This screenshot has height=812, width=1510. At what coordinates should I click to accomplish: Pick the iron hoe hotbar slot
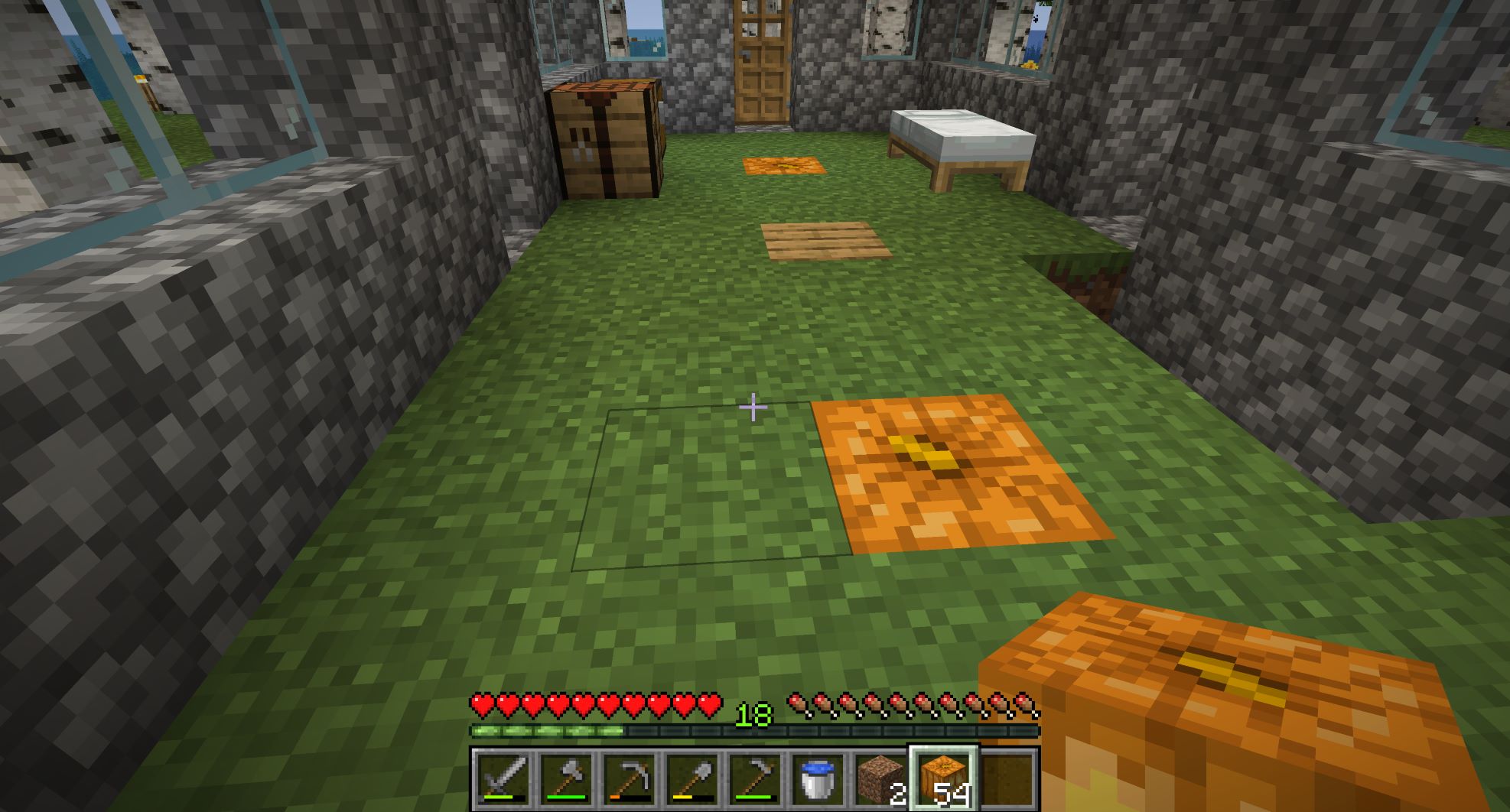coord(754,778)
